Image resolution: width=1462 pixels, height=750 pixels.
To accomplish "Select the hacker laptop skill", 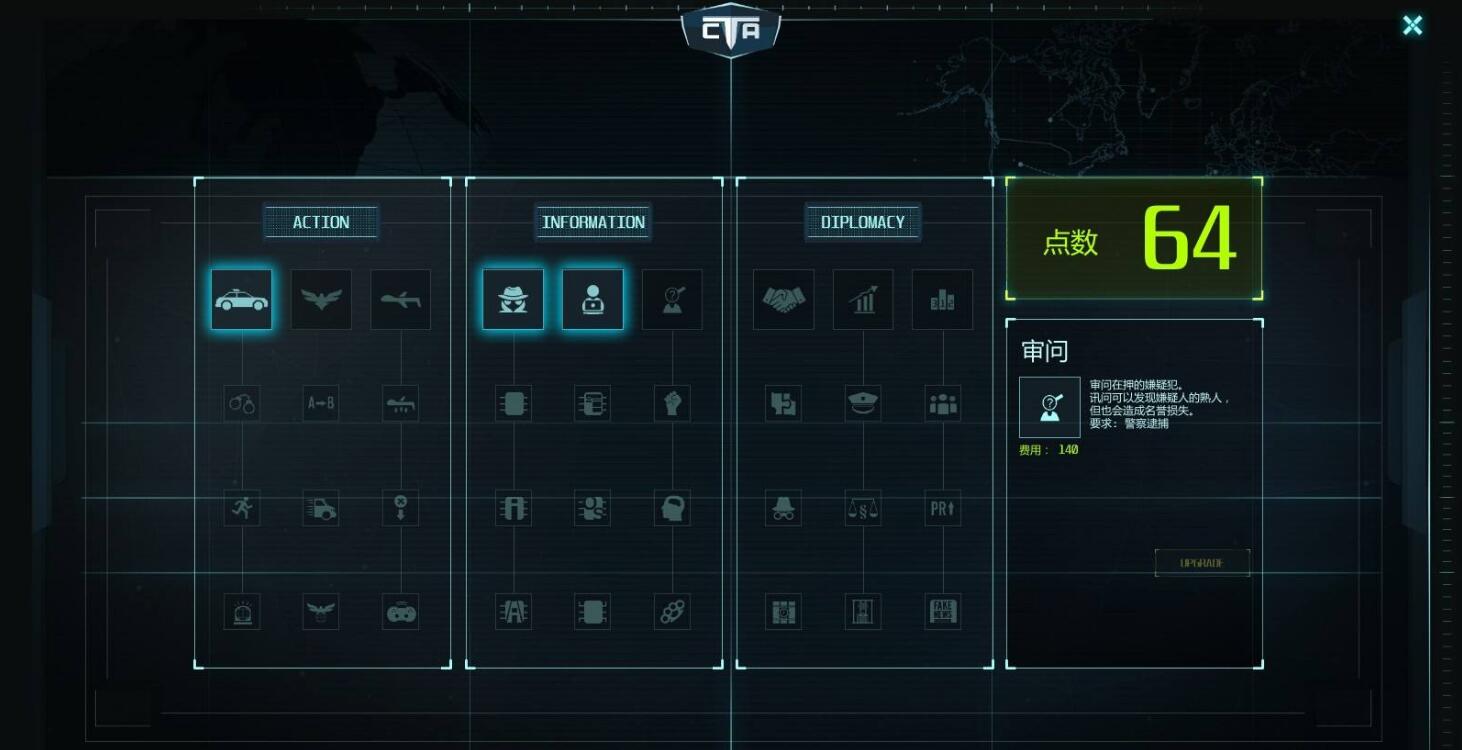I will click(592, 298).
